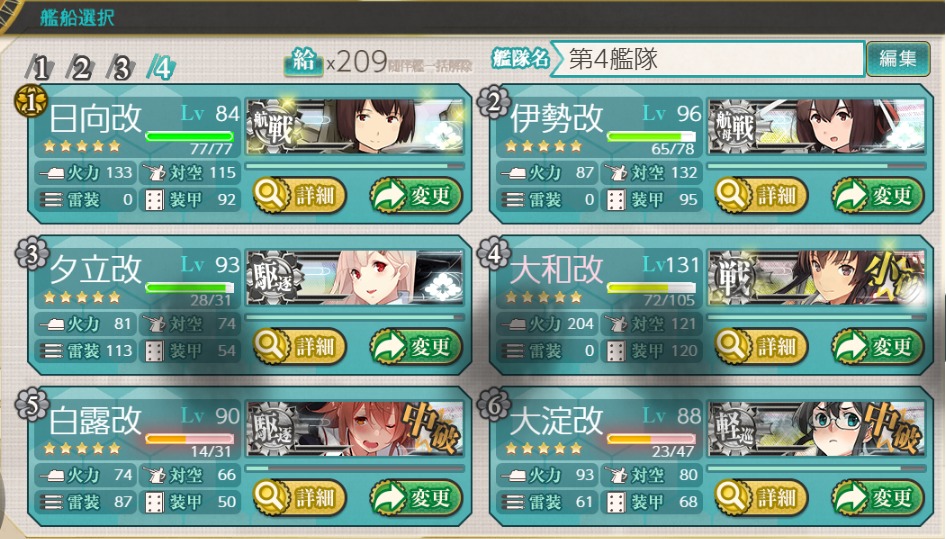Show 詳細 details for 白露改
This screenshot has width=946, height=539.
pyautogui.click(x=299, y=496)
